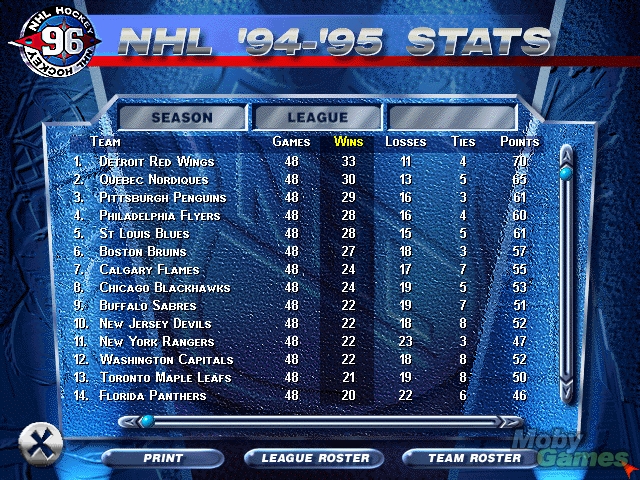Sort by the Ties column header
The height and width of the screenshot is (480, 640).
pyautogui.click(x=463, y=142)
